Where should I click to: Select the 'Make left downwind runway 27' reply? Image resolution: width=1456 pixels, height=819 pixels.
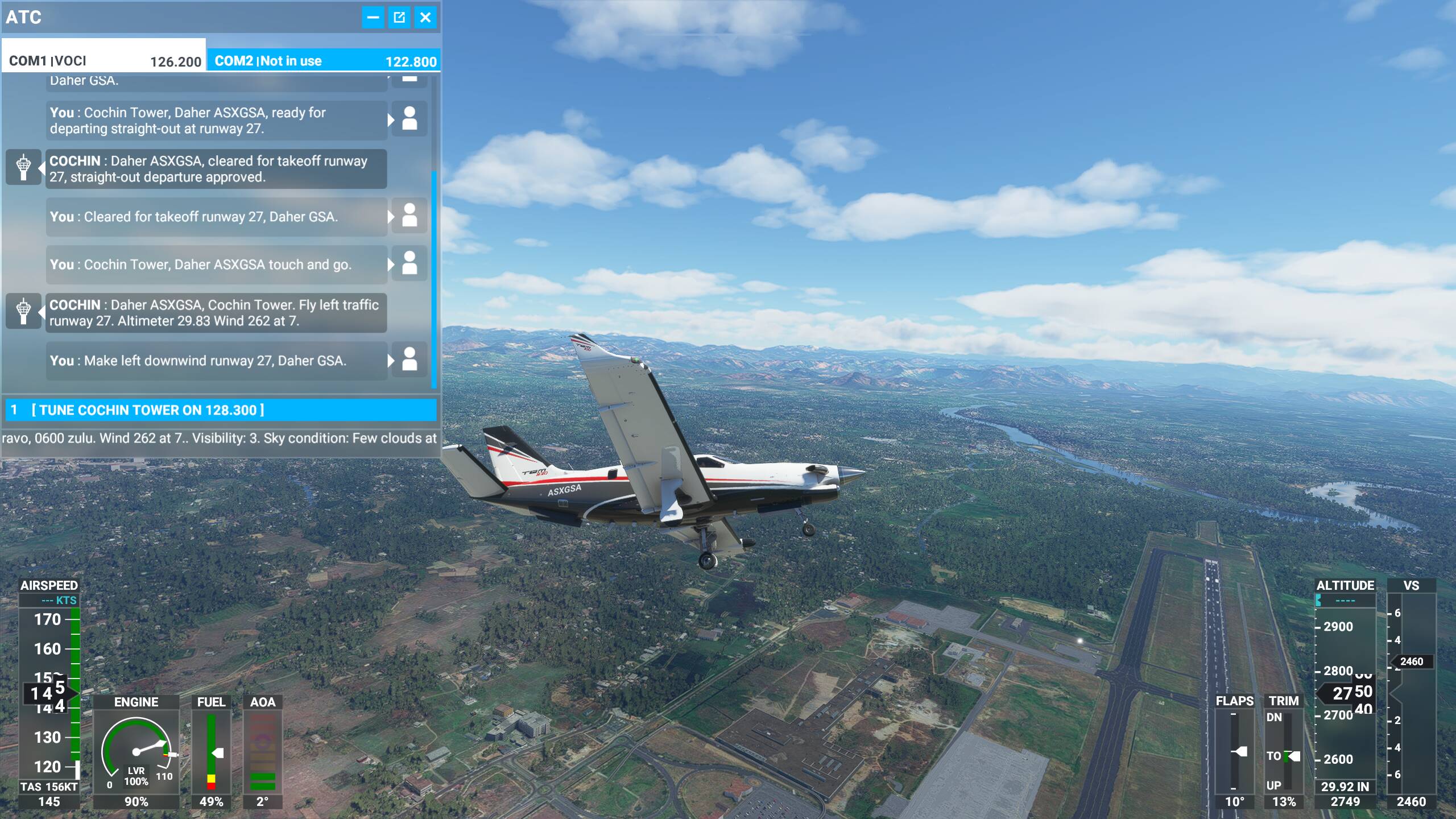click(216, 361)
